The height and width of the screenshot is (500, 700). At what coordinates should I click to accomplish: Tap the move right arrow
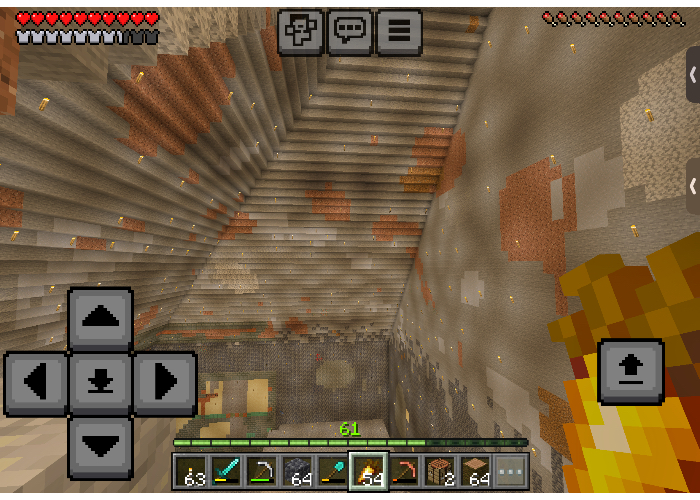pyautogui.click(x=164, y=383)
